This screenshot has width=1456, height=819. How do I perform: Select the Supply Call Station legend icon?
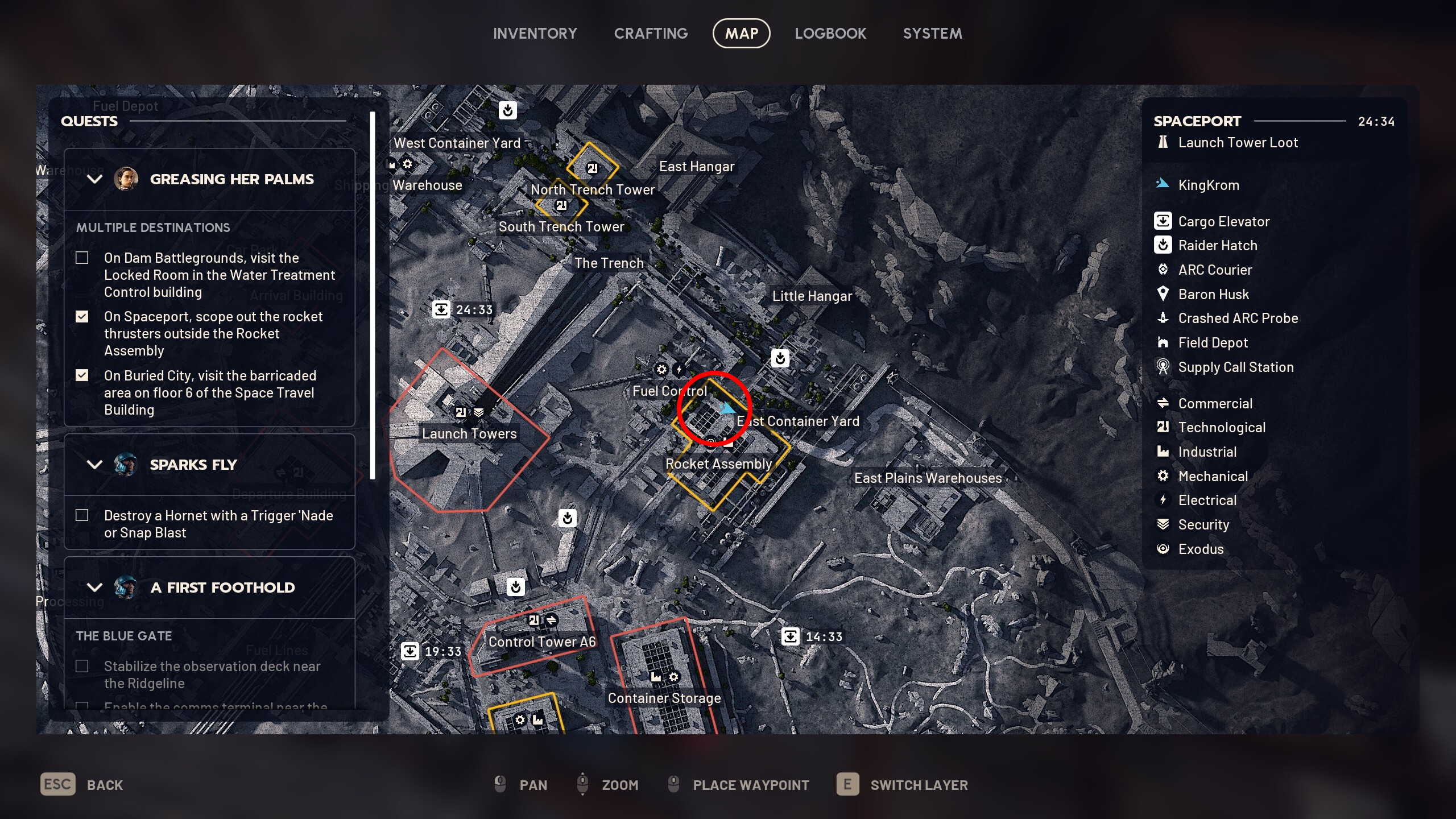click(x=1163, y=367)
